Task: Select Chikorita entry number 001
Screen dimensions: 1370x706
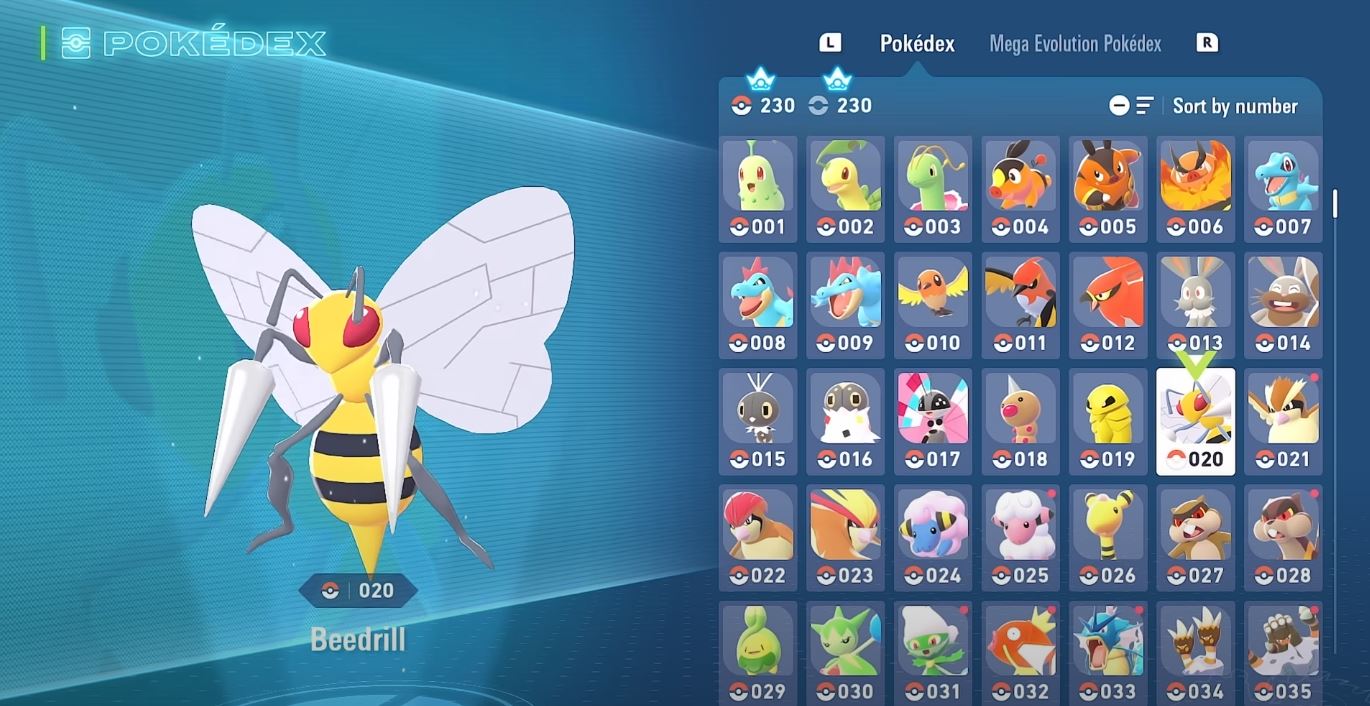Action: coord(758,189)
